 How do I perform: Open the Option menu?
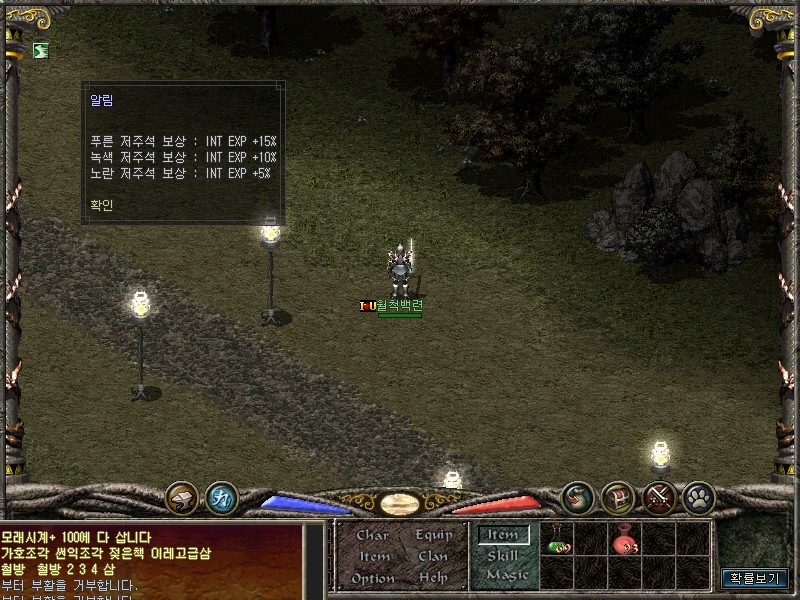coord(372,578)
